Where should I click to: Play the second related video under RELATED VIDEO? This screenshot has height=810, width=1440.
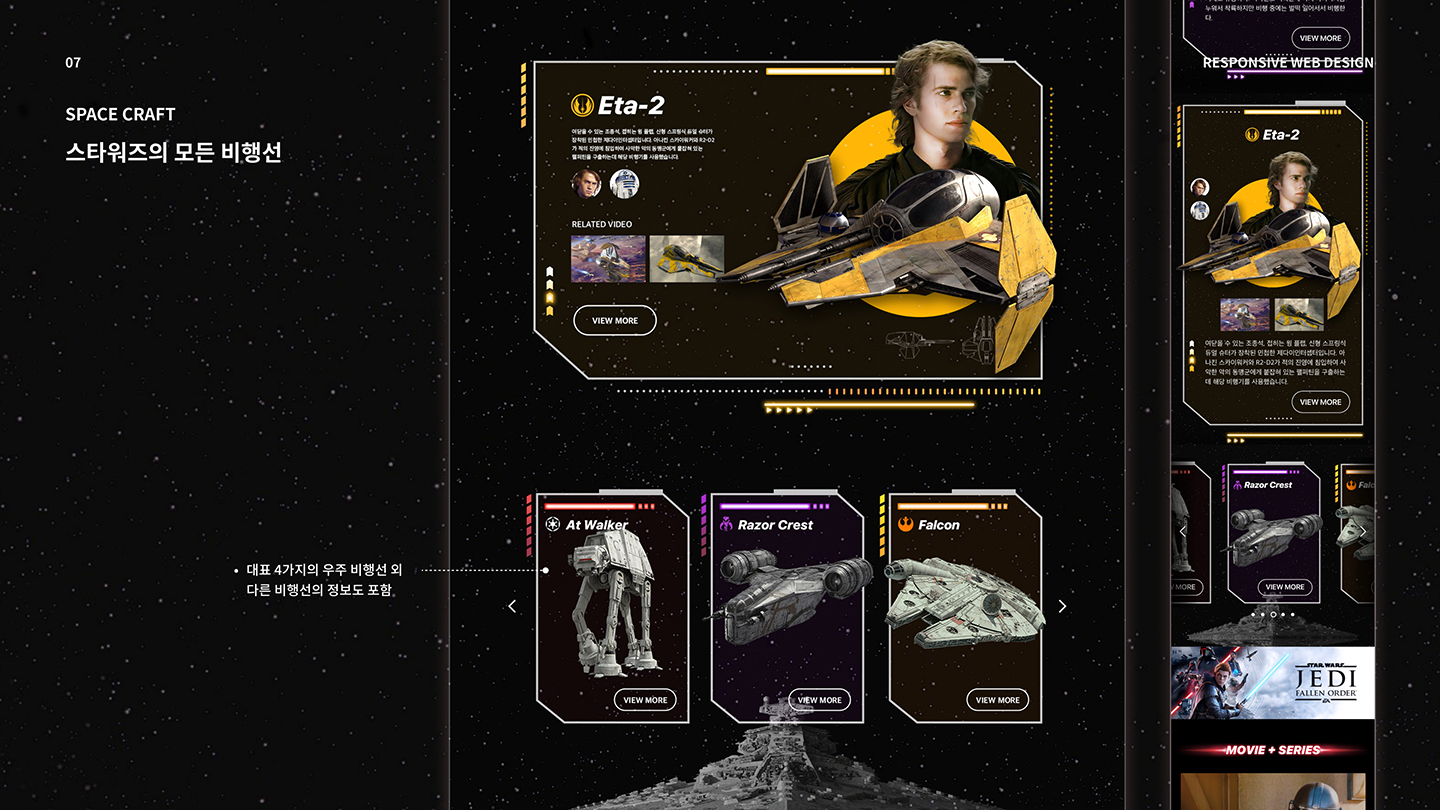coord(686,259)
